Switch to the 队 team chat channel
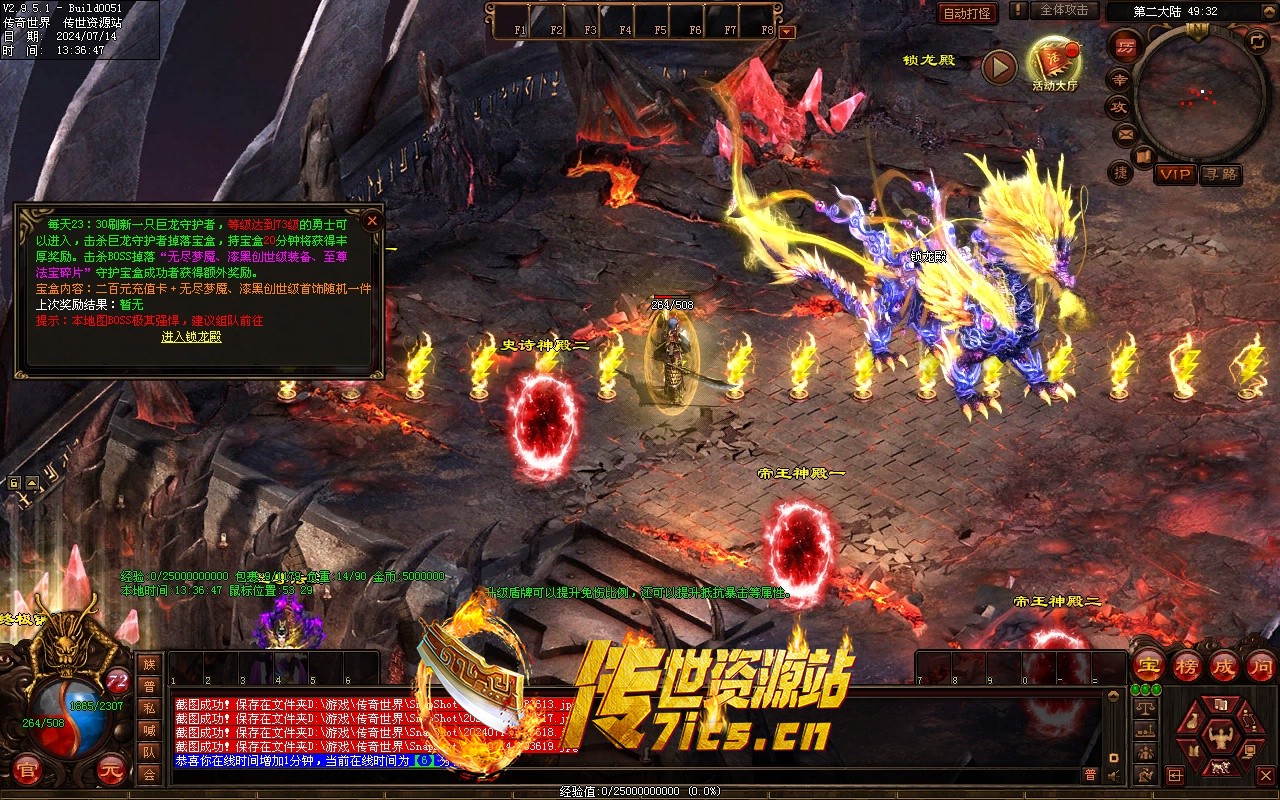Image resolution: width=1280 pixels, height=800 pixels. (x=149, y=752)
